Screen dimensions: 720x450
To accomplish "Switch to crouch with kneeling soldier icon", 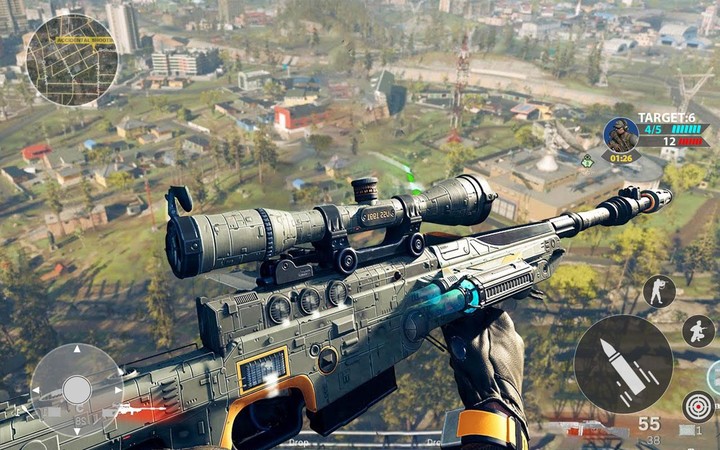I will [698, 331].
